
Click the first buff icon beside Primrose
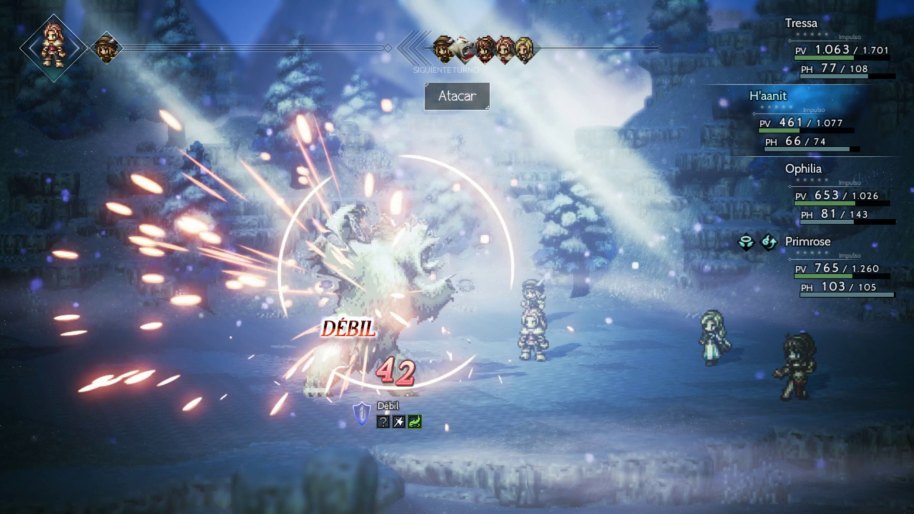pos(746,241)
